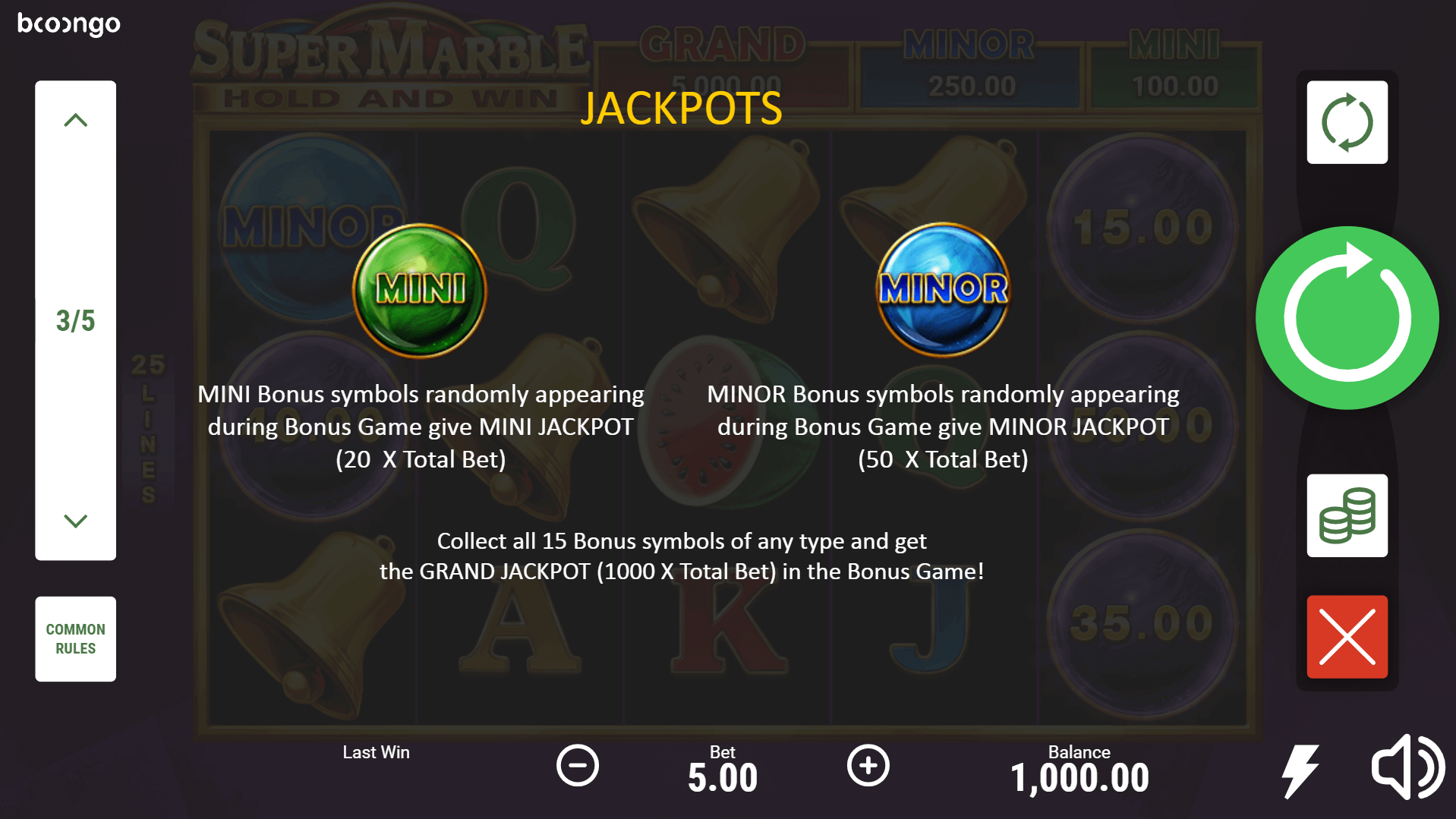Close the paytable with the red X
This screenshot has width=1456, height=819.
[1347, 637]
